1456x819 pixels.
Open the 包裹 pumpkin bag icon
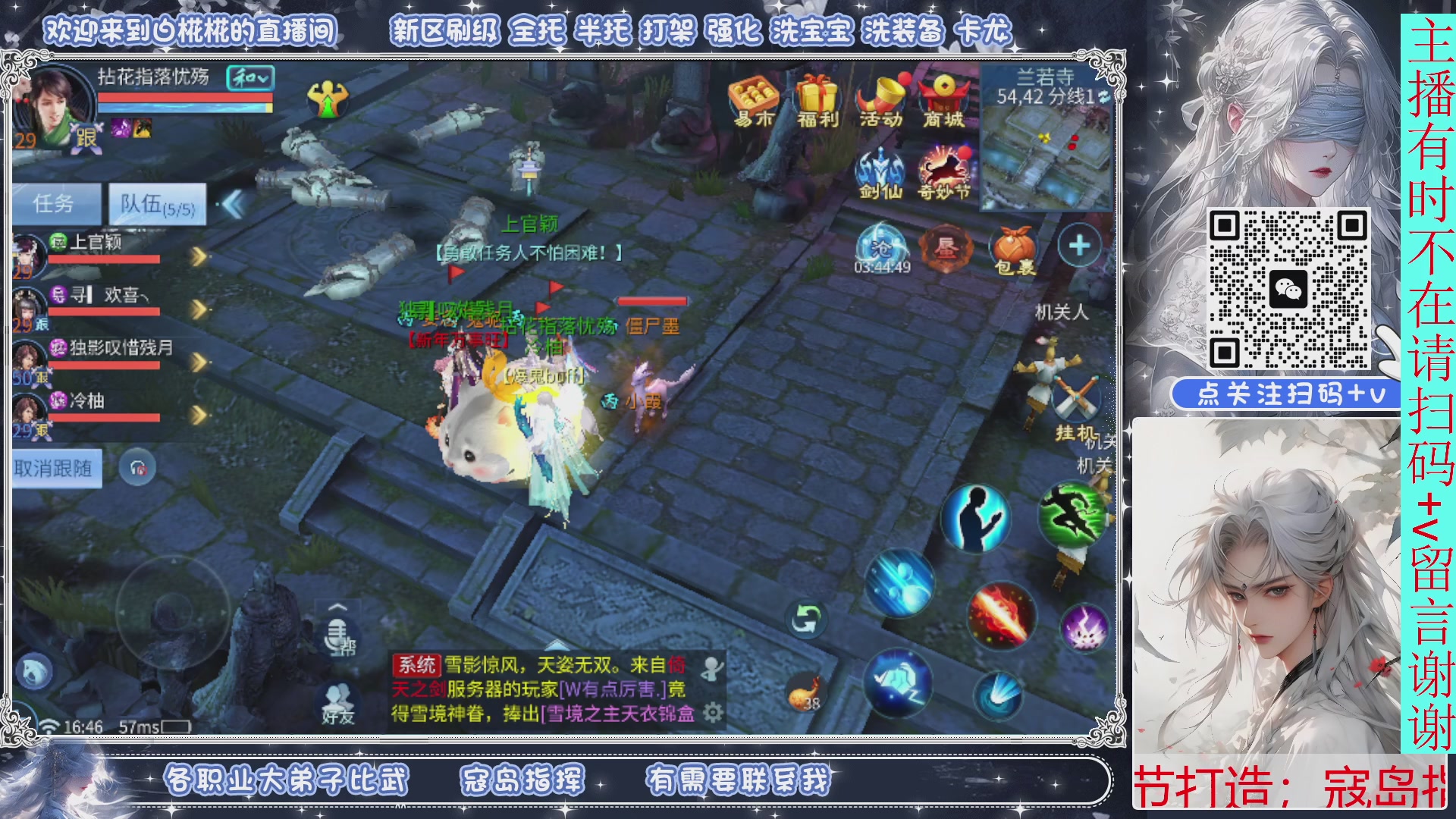point(1012,246)
